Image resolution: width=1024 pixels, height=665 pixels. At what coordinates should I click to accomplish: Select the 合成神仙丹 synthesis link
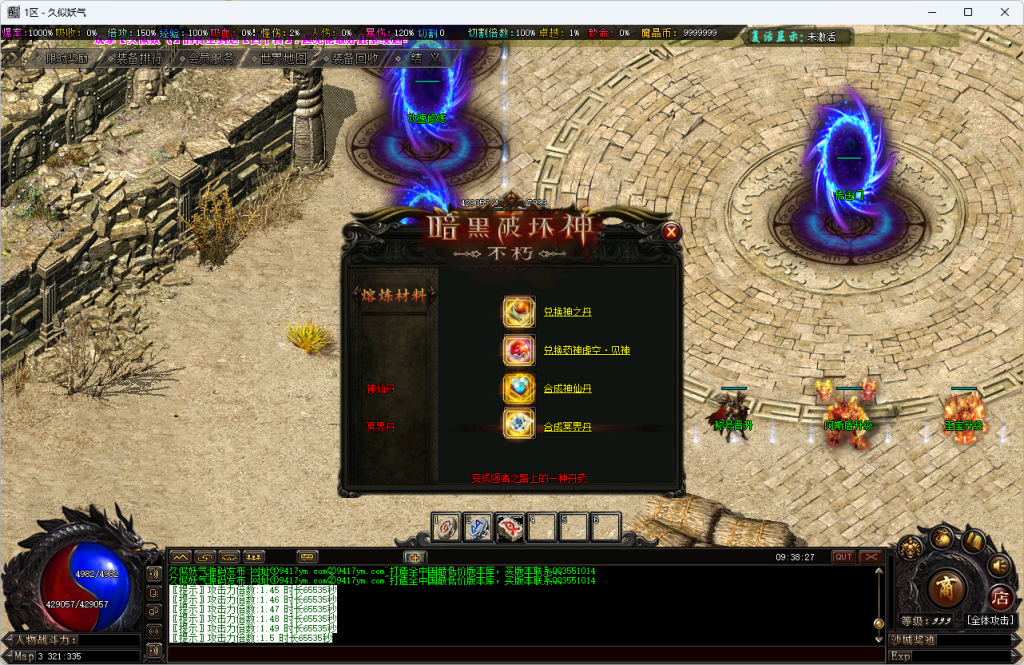click(x=567, y=388)
